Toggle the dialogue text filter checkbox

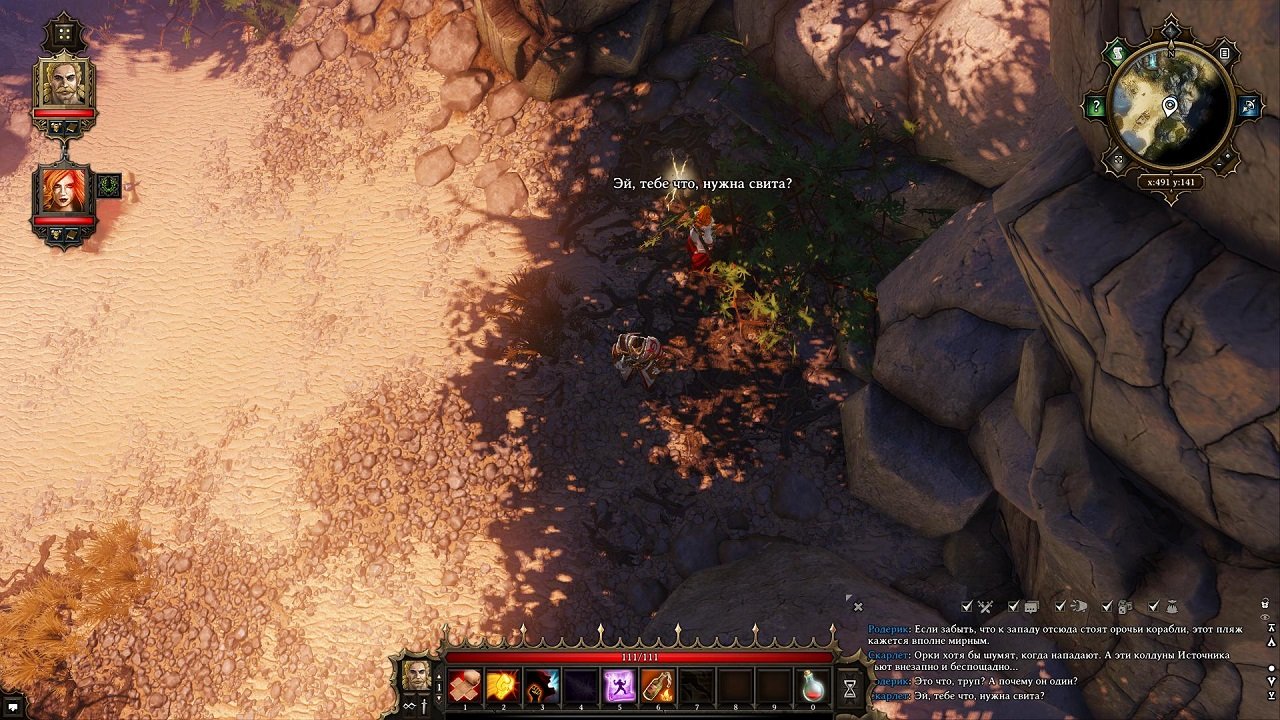click(x=1013, y=606)
